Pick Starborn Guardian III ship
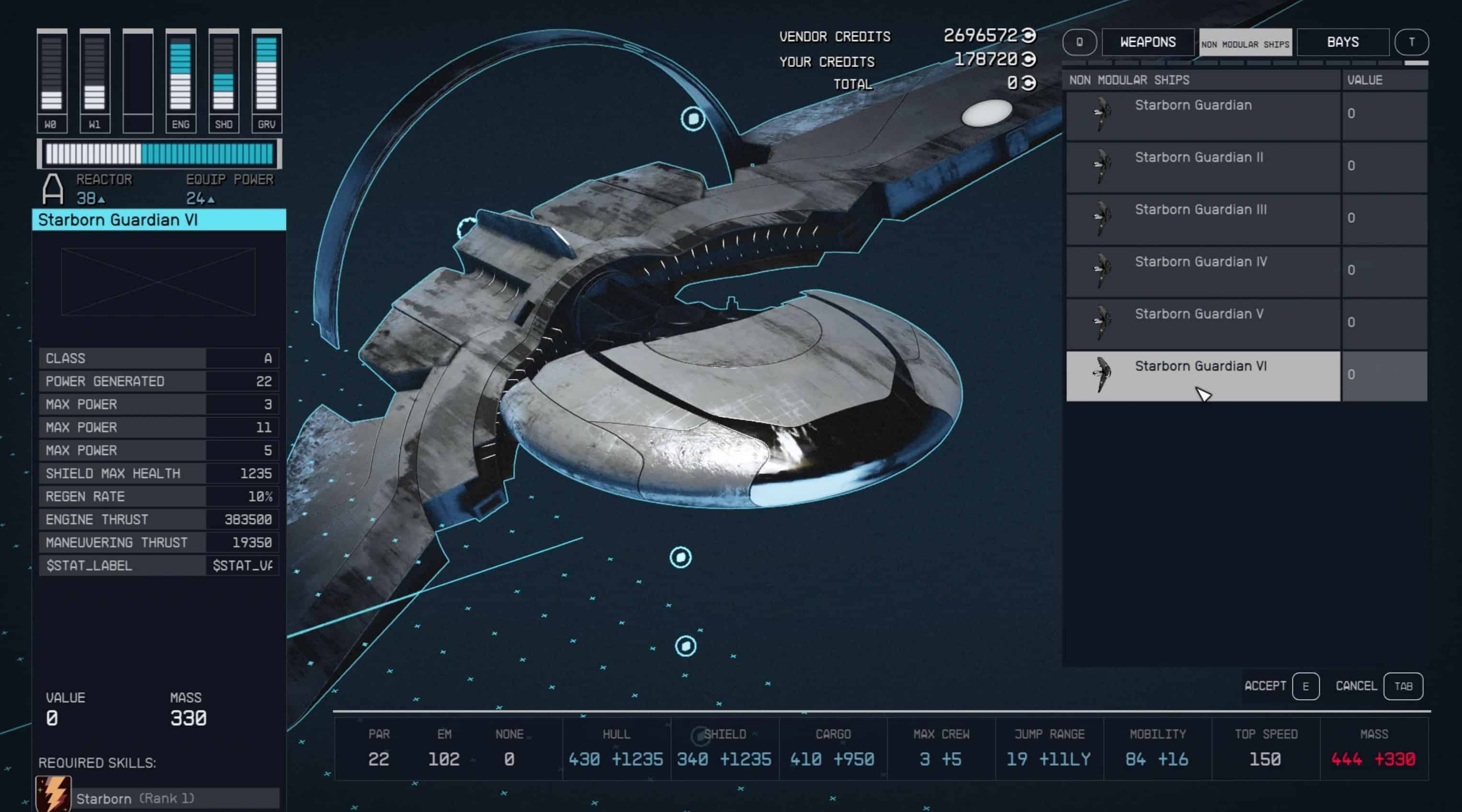This screenshot has width=1462, height=812. tap(1203, 219)
